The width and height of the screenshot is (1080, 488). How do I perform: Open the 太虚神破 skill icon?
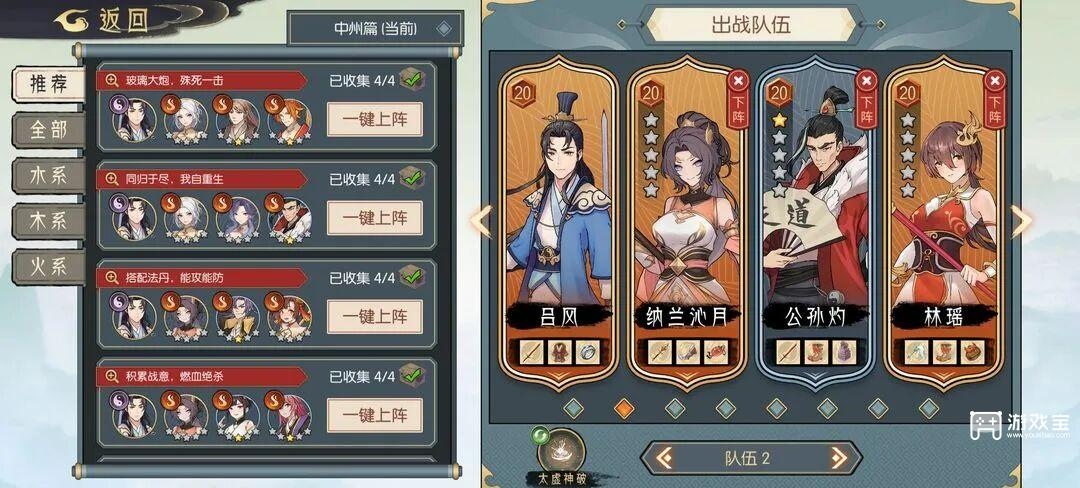563,450
